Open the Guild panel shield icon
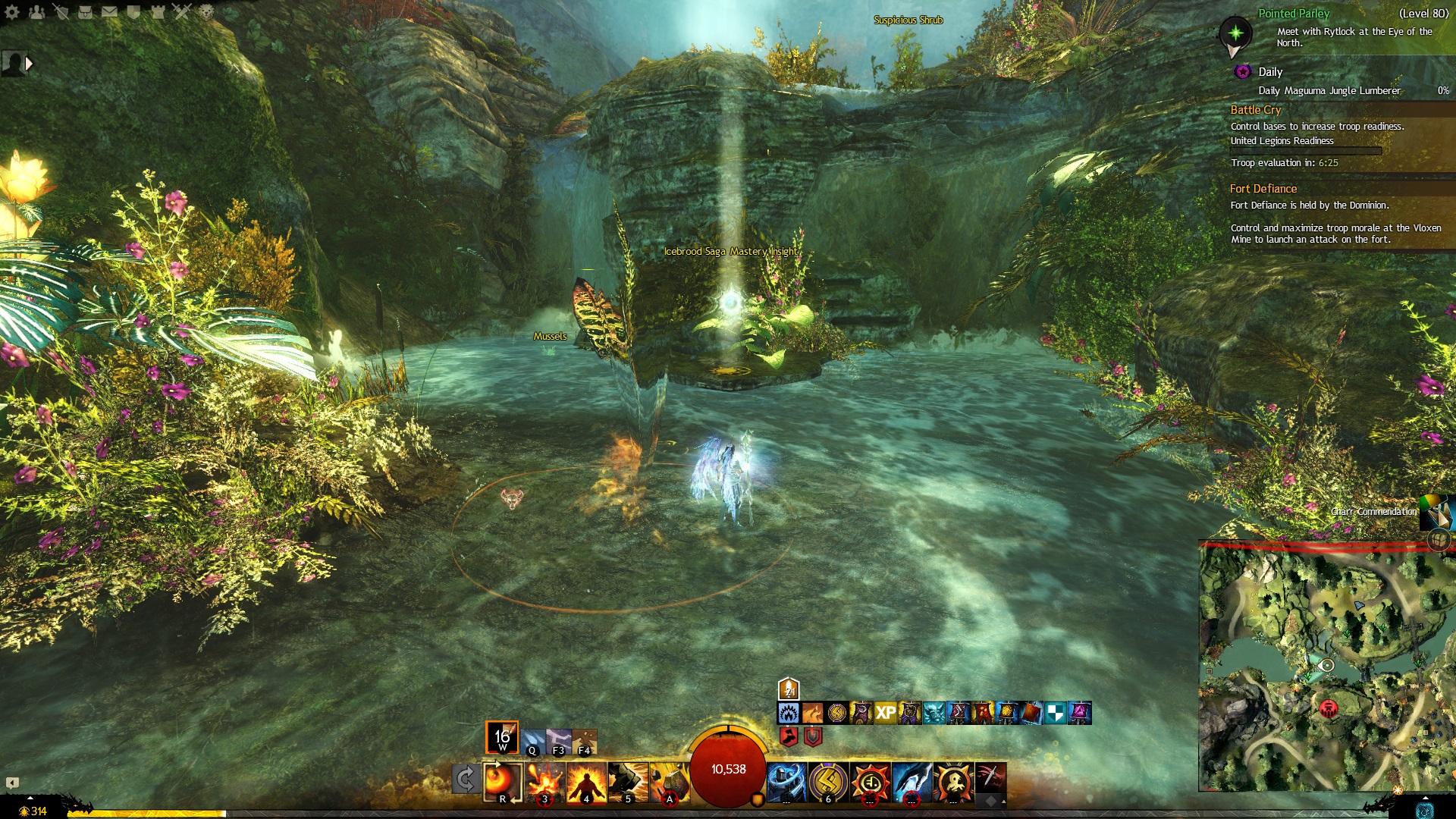The height and width of the screenshot is (819, 1456). click(133, 11)
